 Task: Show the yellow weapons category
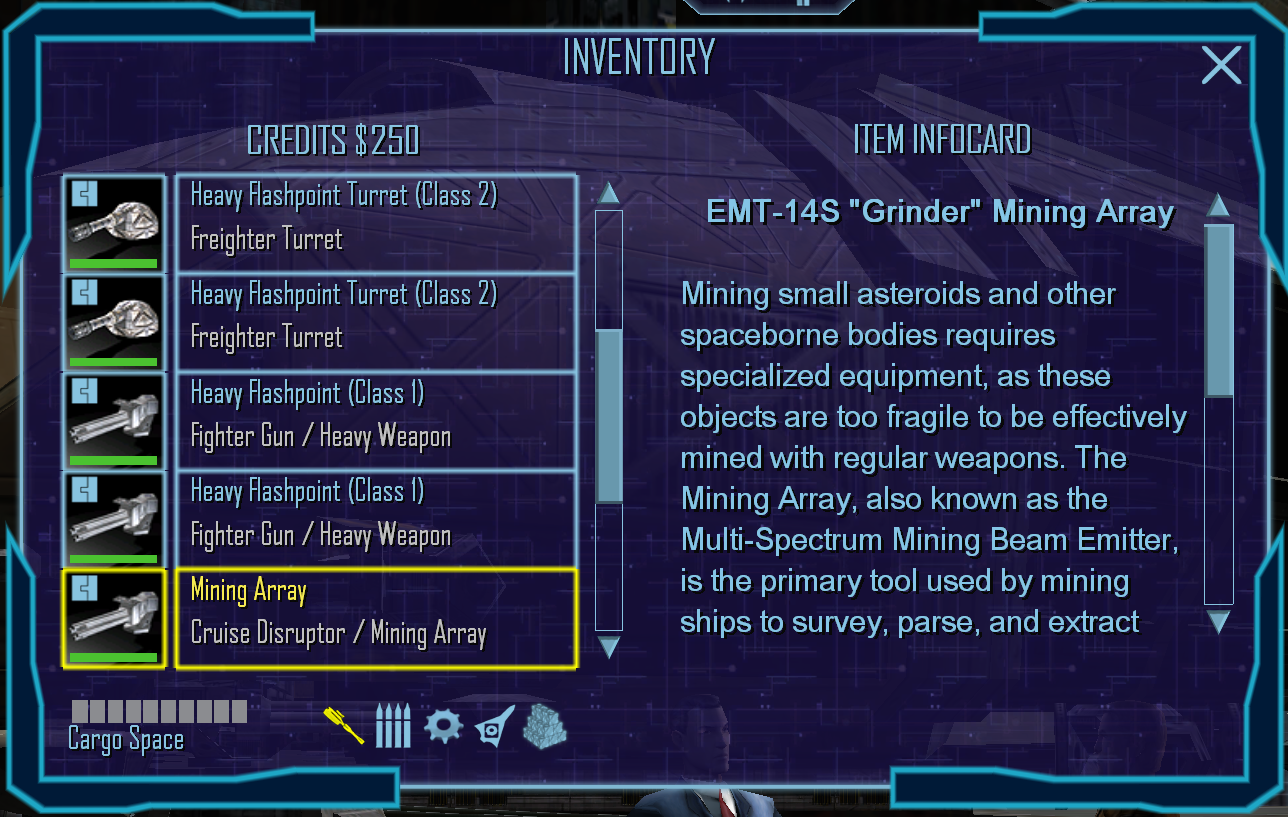click(344, 725)
